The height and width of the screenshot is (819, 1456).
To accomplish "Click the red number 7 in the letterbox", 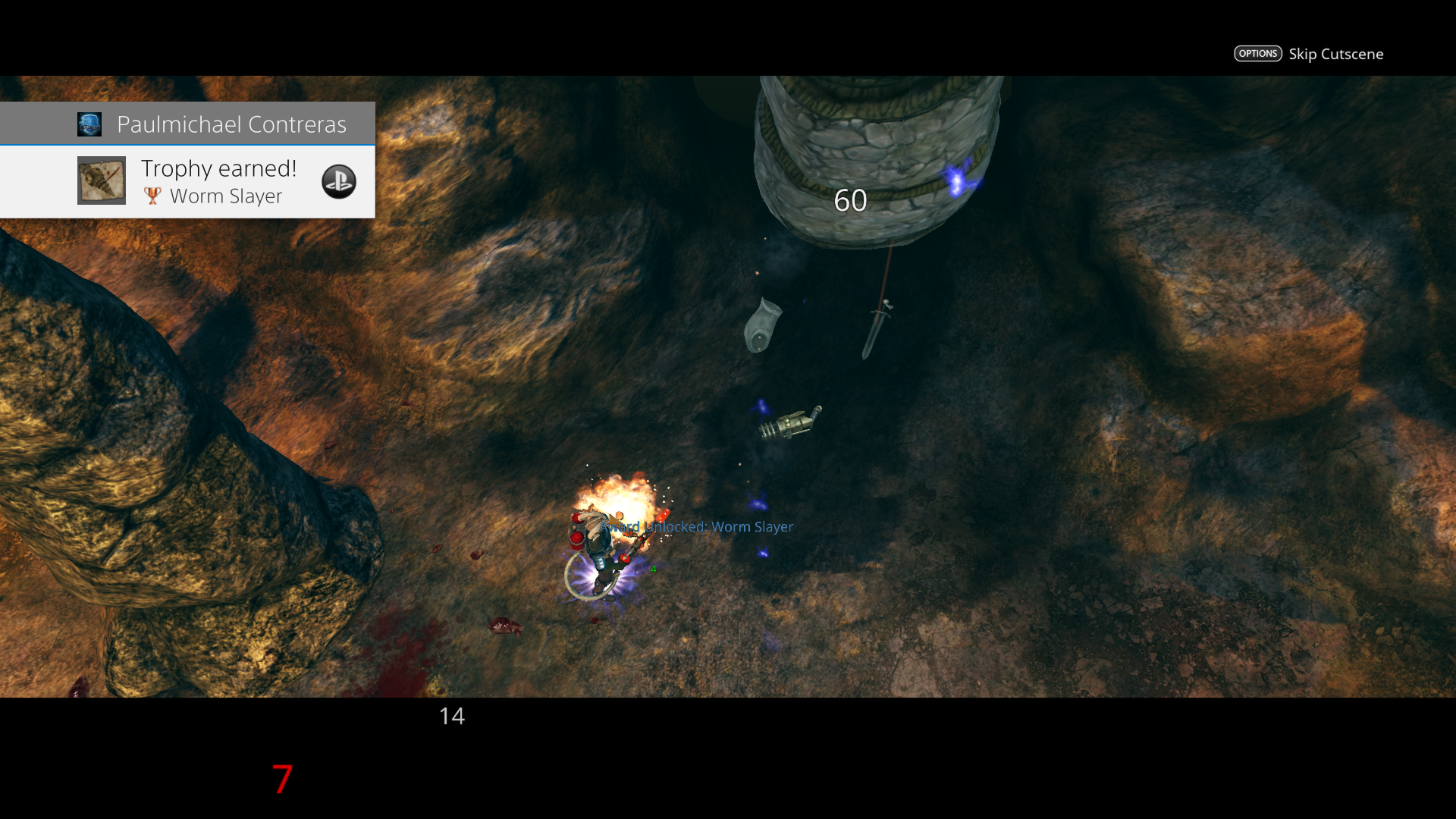I will [281, 780].
